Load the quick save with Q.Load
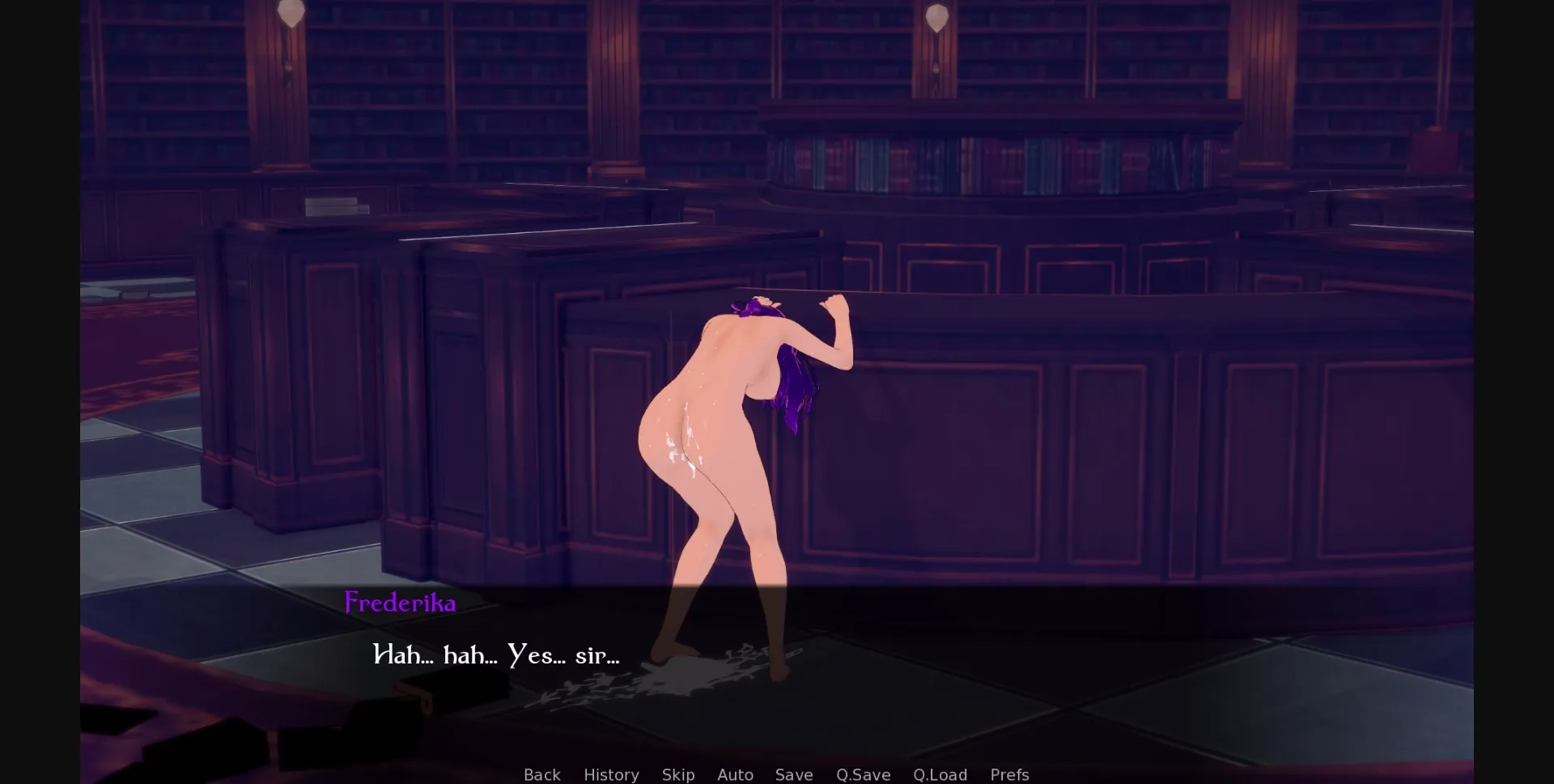This screenshot has width=1554, height=784. coord(940,774)
